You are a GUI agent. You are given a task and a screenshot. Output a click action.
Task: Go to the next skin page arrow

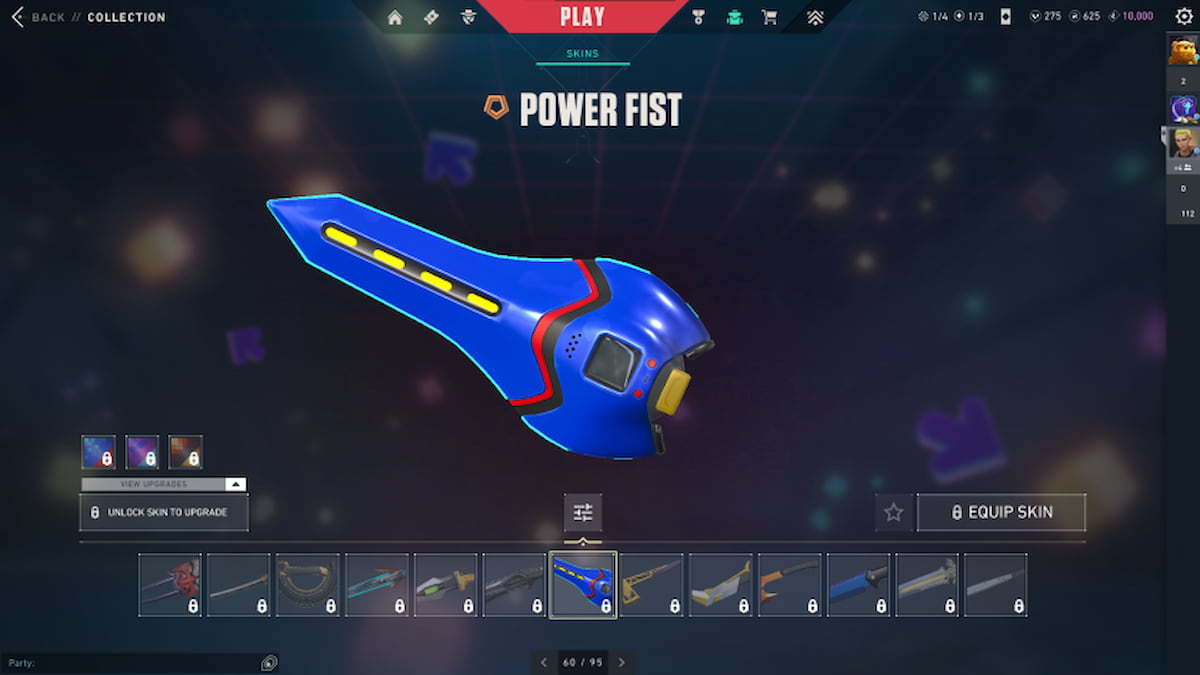pos(622,662)
